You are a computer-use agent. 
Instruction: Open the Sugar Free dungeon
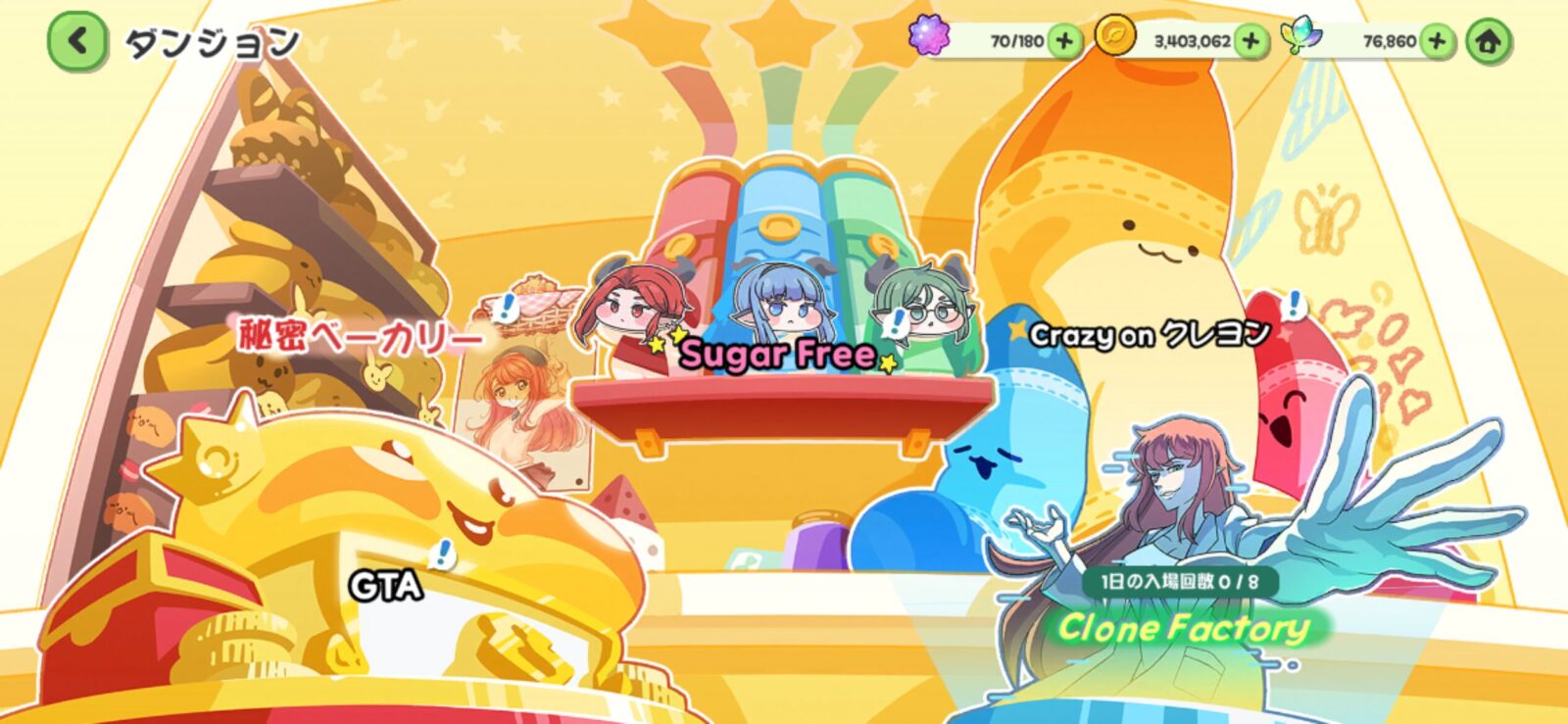click(x=777, y=354)
